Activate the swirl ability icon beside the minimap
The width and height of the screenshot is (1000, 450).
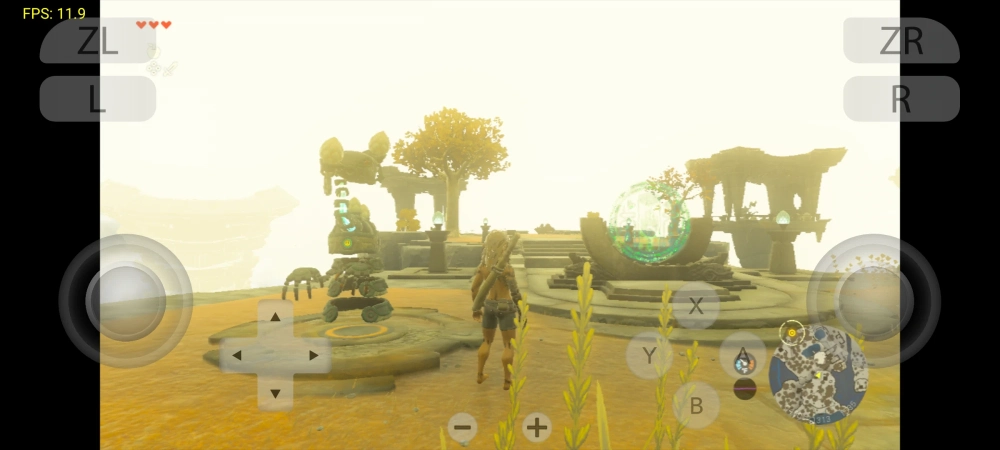(743, 361)
